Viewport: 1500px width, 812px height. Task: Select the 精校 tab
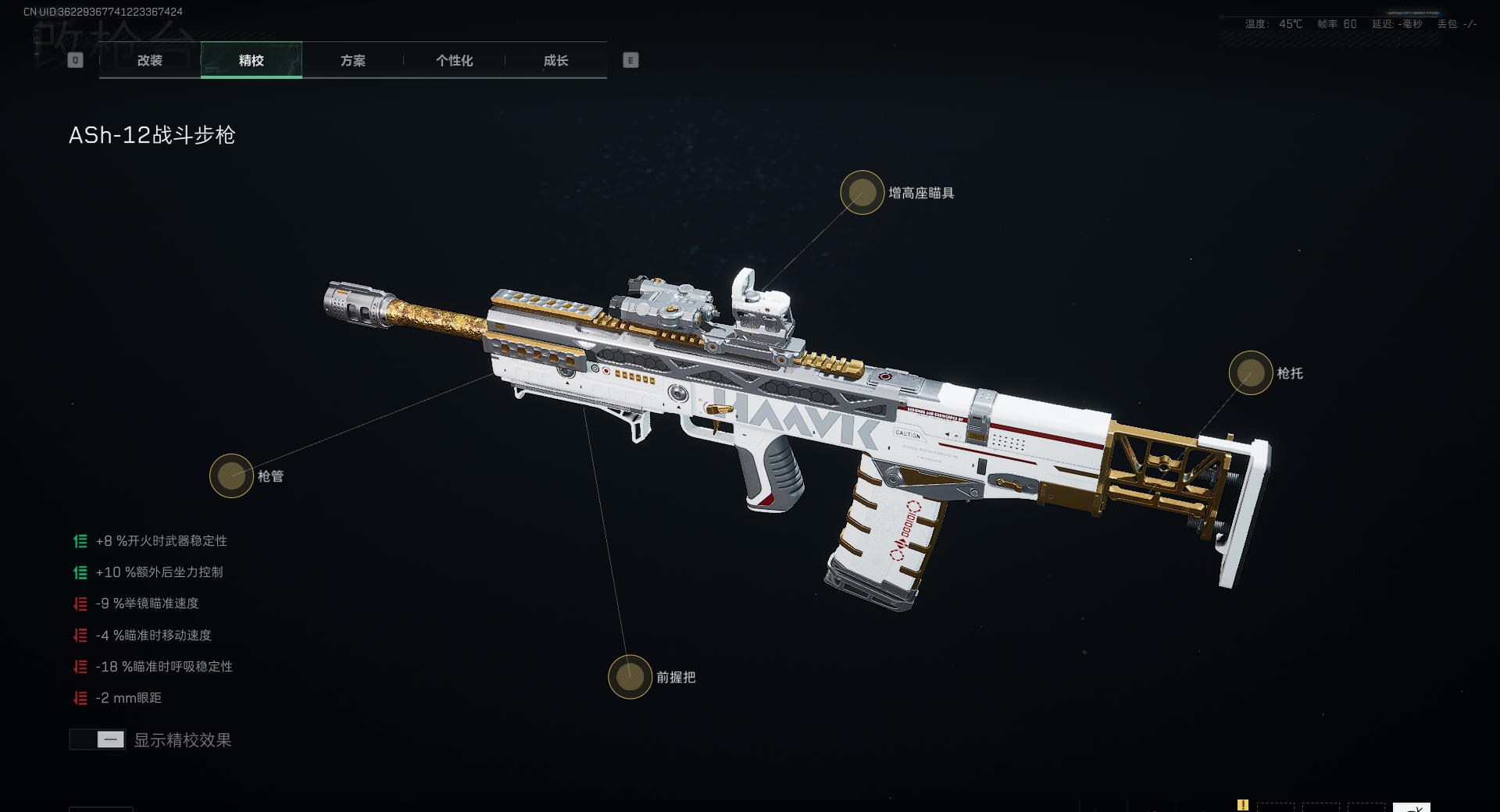click(x=252, y=60)
